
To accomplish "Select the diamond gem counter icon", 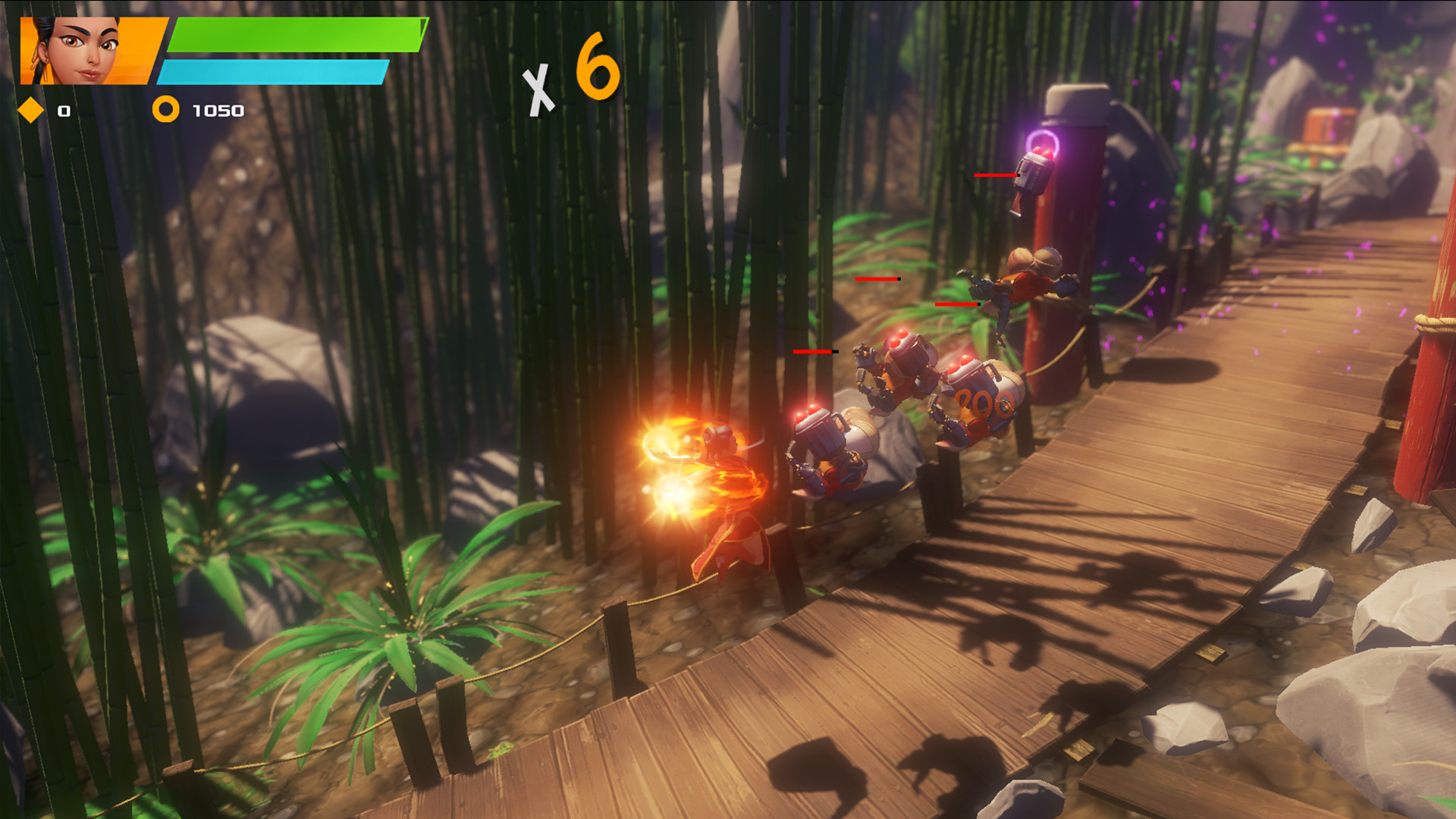I will pos(30,111).
